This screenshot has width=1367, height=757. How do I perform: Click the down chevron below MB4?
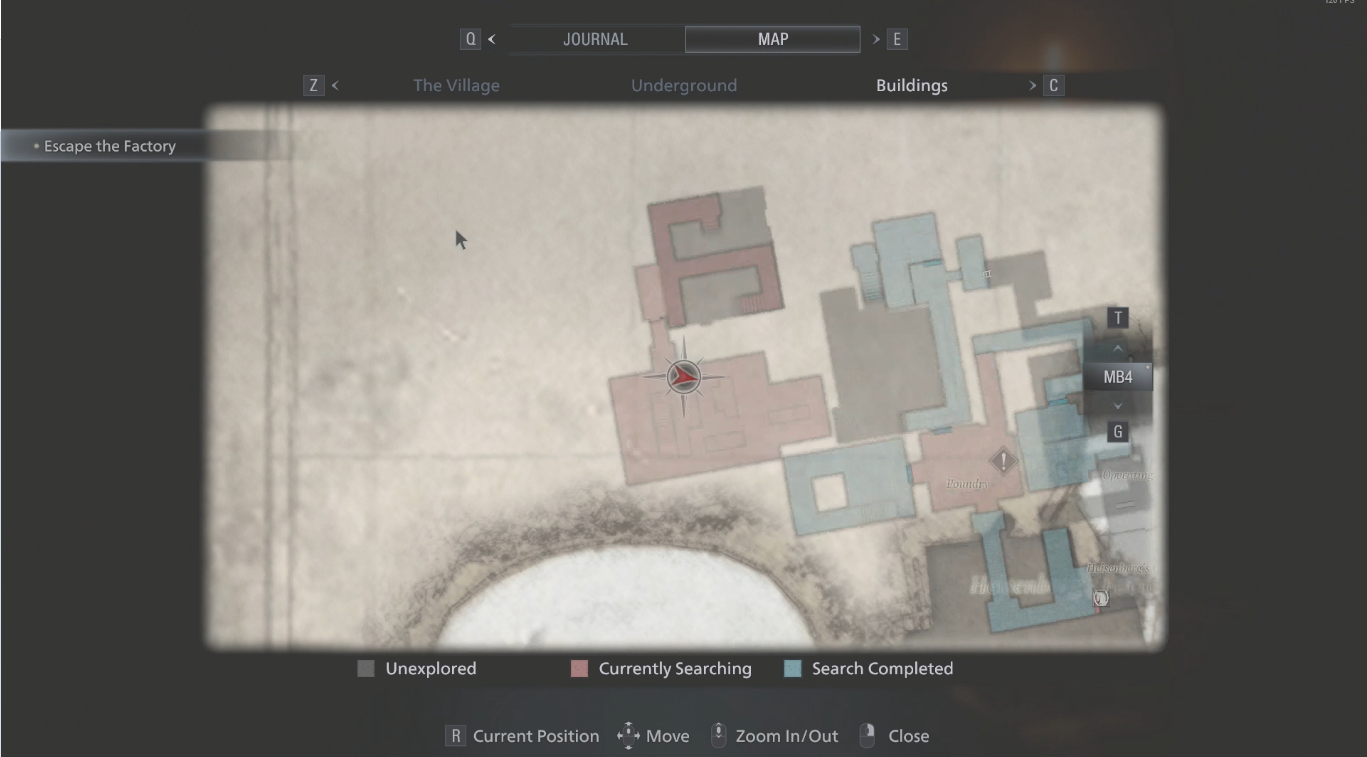click(x=1117, y=405)
